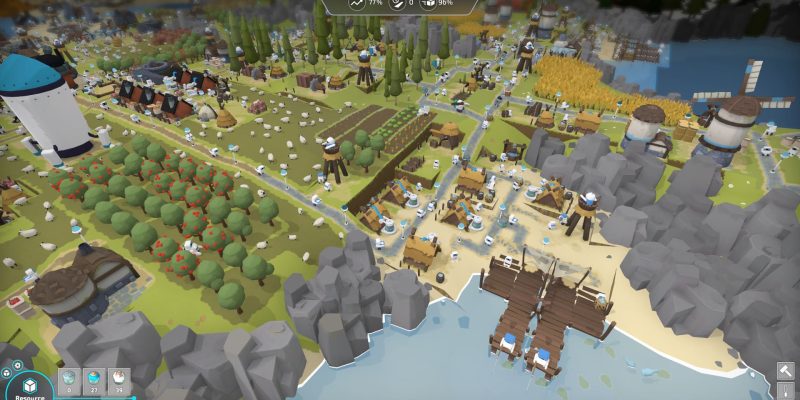The width and height of the screenshot is (800, 400).
Task: Pick the resource slot showing 34
Action: click(x=119, y=378)
